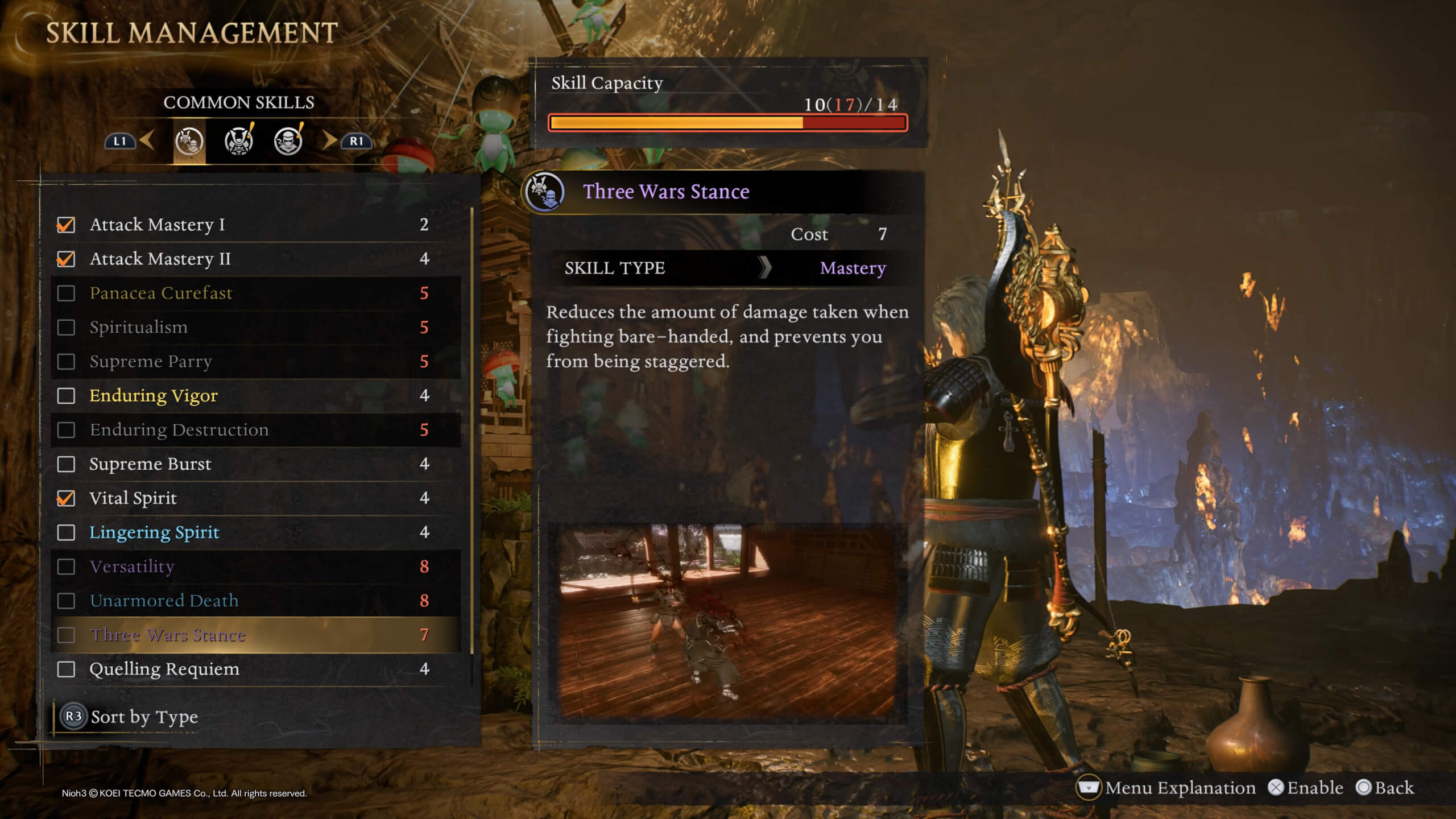Screen dimensions: 1456x819
Task: Click the left arrow next to L1
Action: click(147, 142)
